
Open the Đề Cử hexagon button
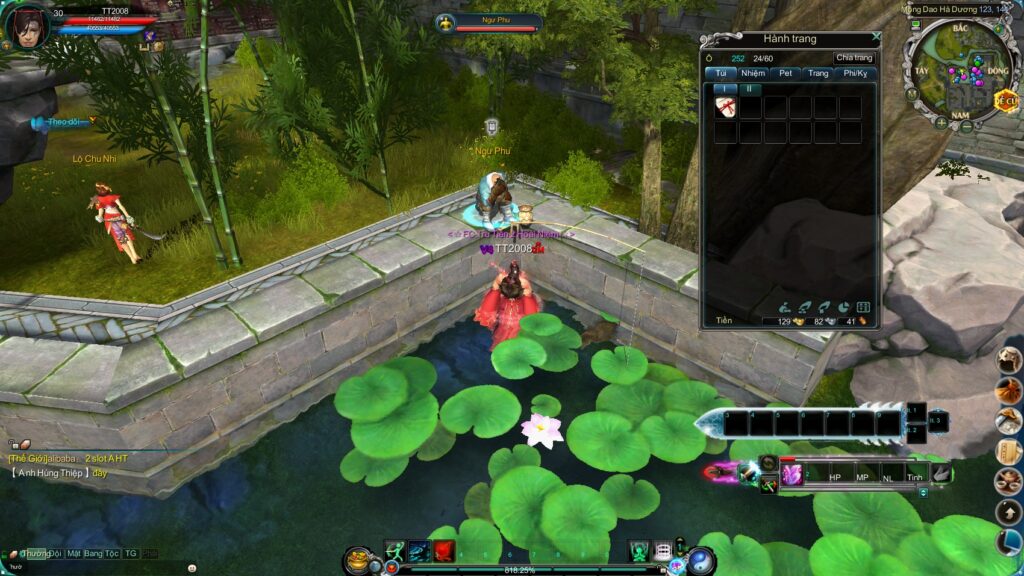coord(1004,99)
